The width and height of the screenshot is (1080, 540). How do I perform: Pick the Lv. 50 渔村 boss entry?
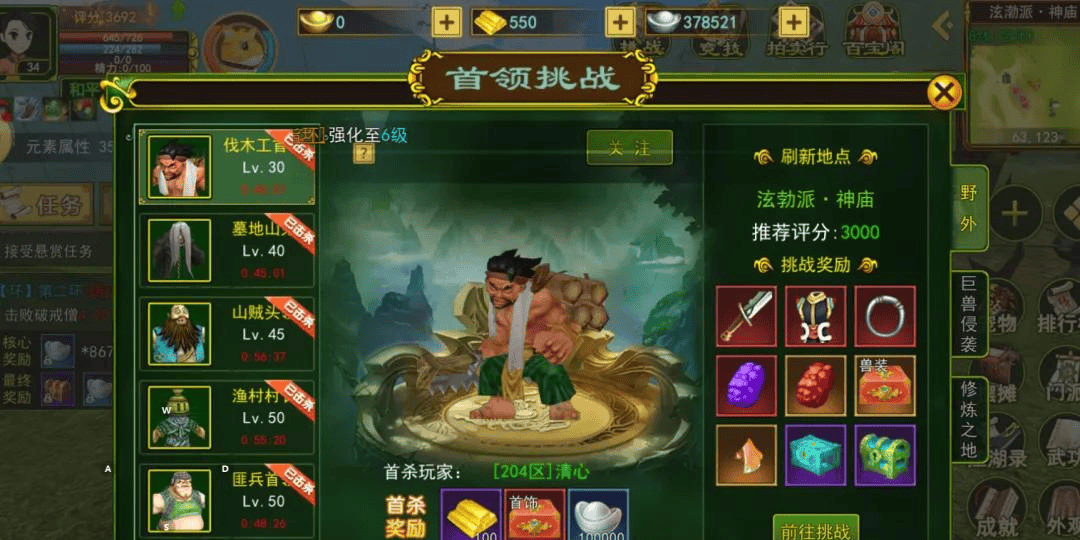(227, 416)
